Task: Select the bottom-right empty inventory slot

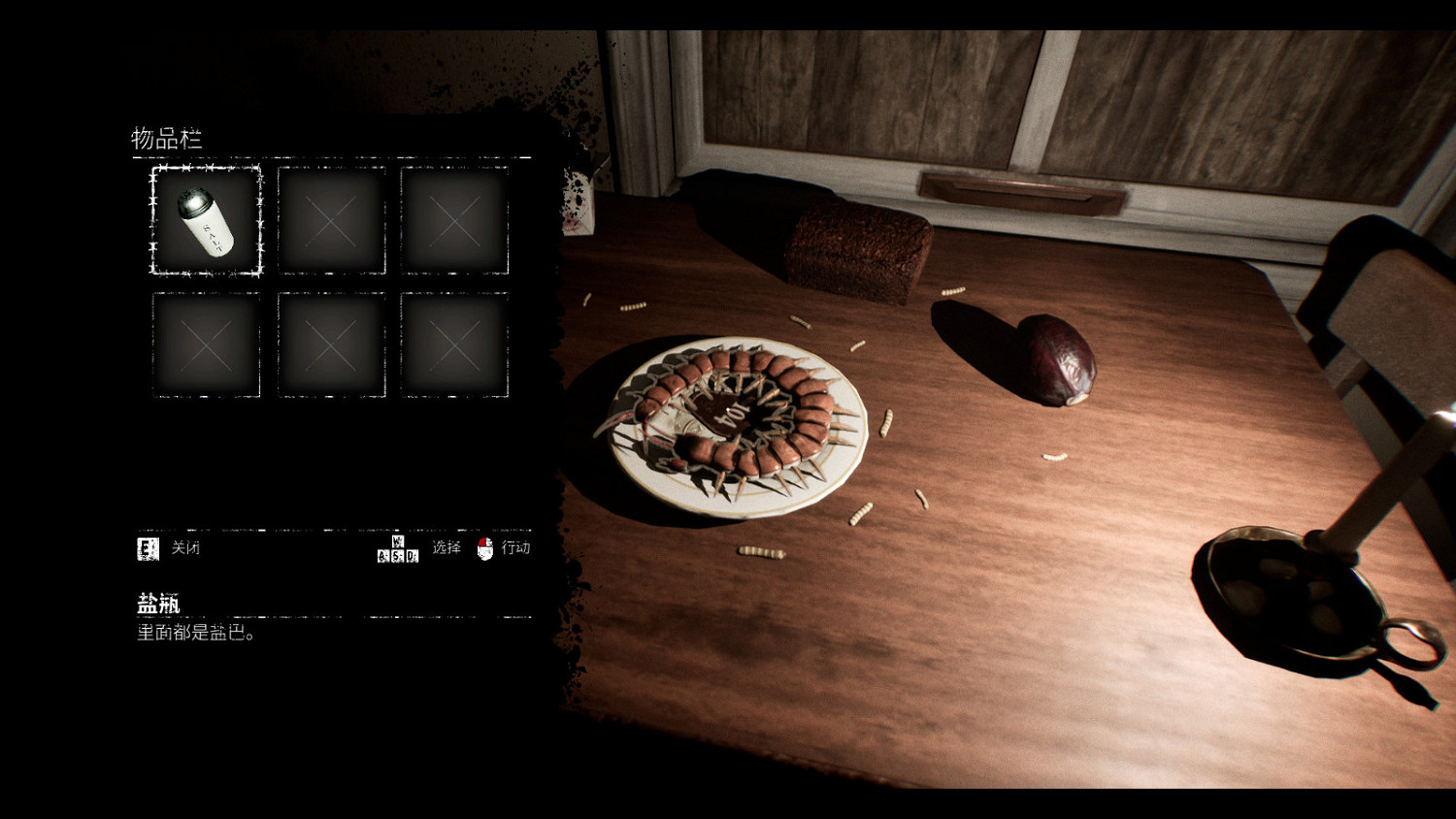Action: tap(454, 344)
